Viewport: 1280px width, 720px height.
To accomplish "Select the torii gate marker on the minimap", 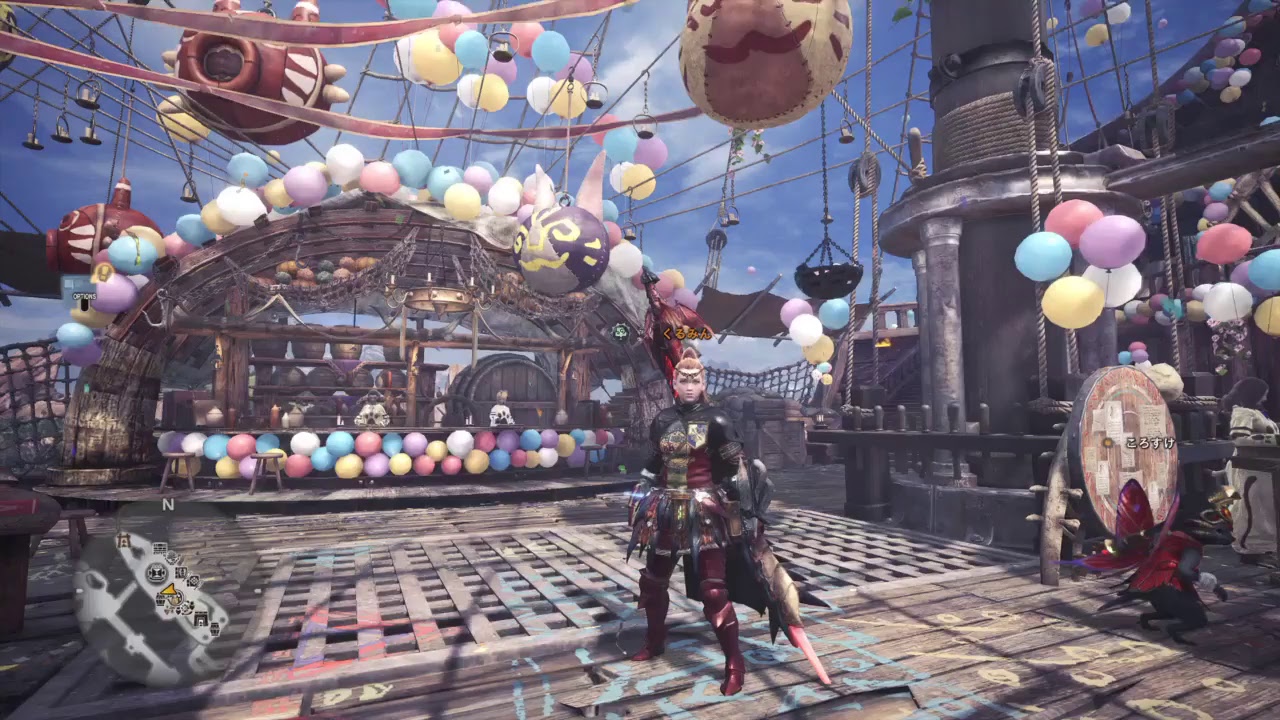I will pos(124,541).
